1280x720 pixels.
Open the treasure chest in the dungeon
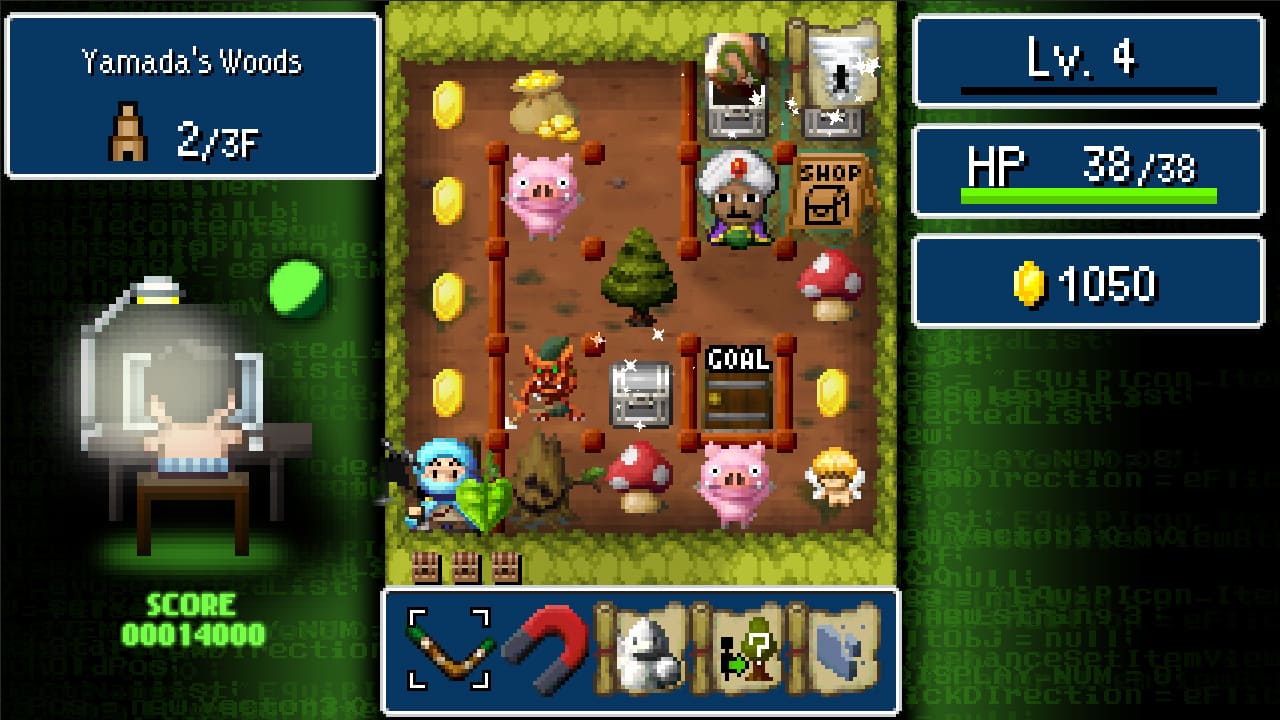click(640, 395)
